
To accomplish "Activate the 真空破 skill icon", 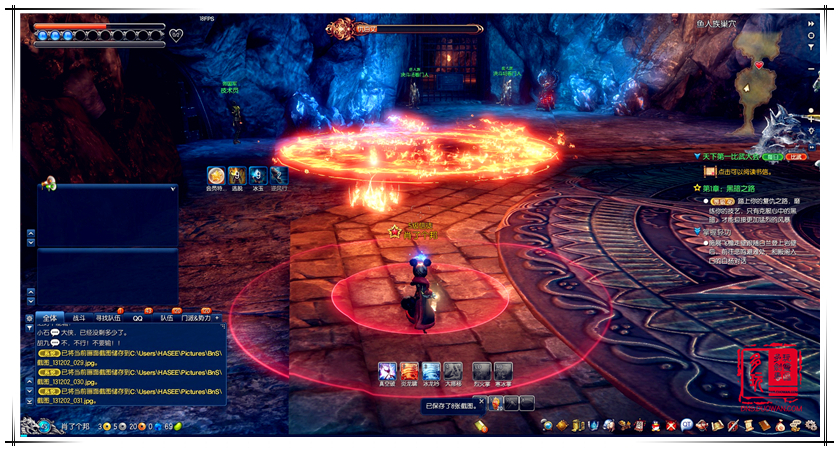I will coord(387,372).
